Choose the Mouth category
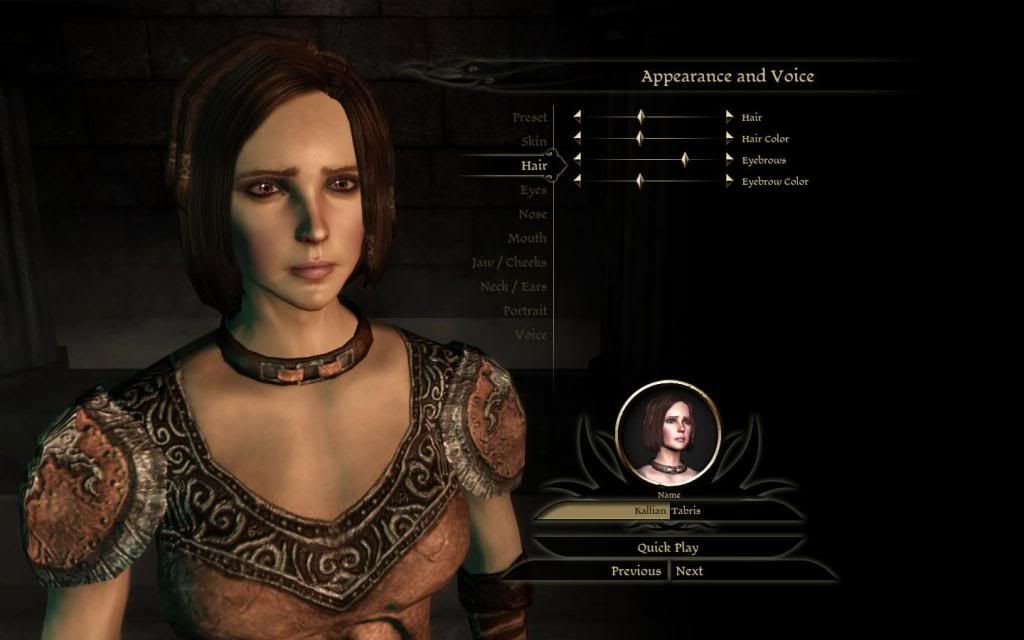 click(x=527, y=238)
